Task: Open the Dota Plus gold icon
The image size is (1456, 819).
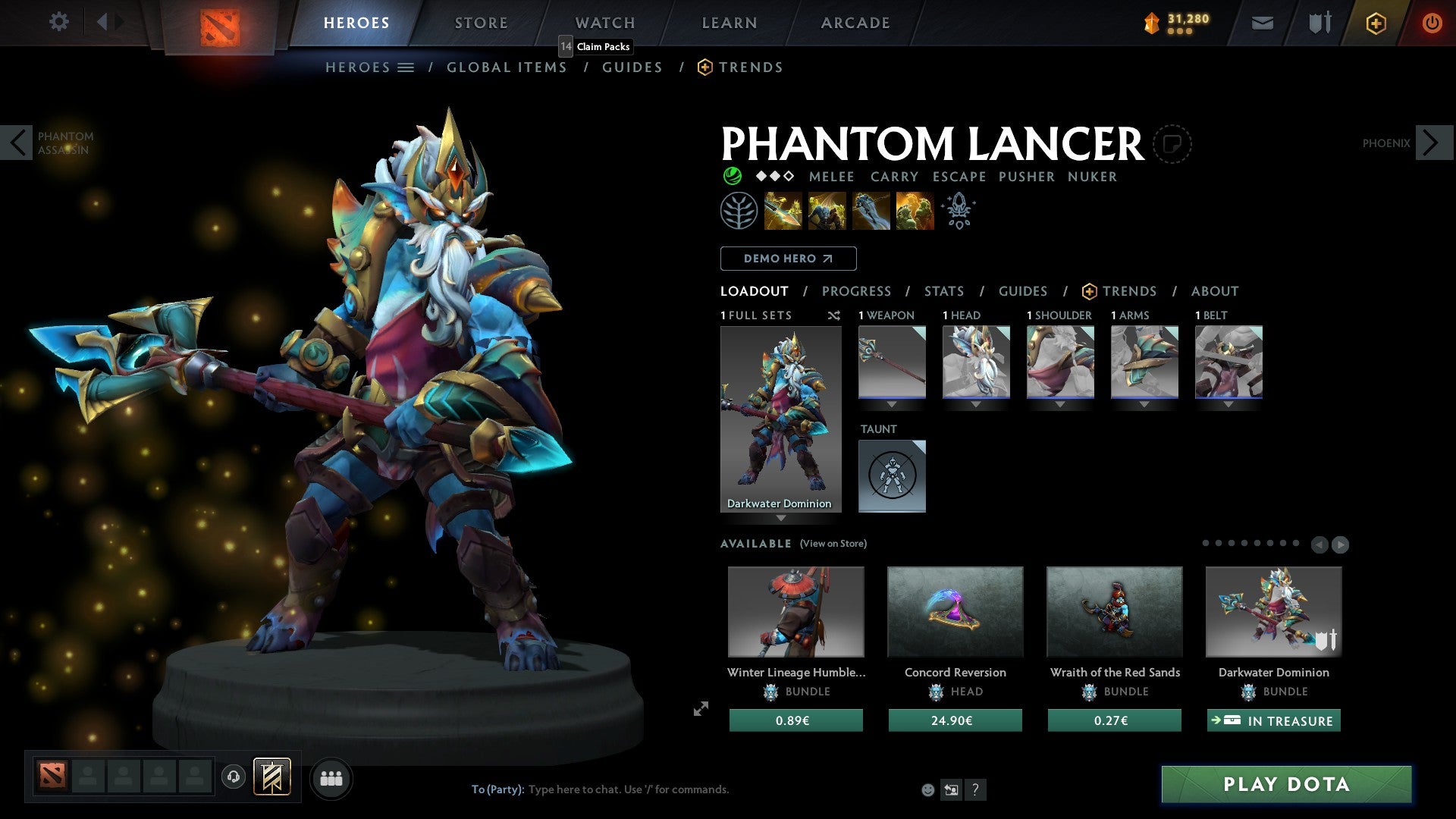Action: 1375,23
